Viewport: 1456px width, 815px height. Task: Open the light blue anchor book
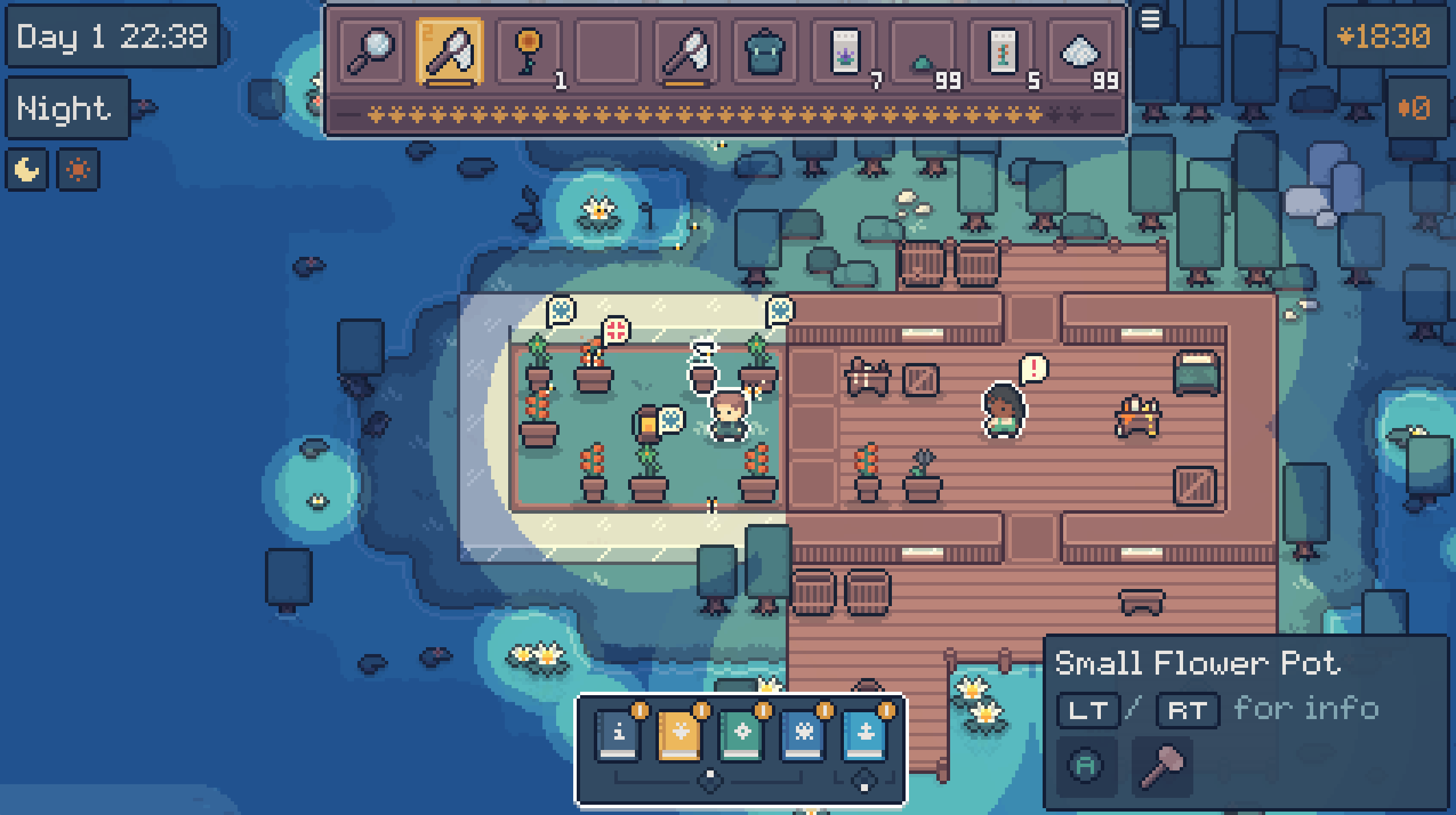(x=865, y=735)
